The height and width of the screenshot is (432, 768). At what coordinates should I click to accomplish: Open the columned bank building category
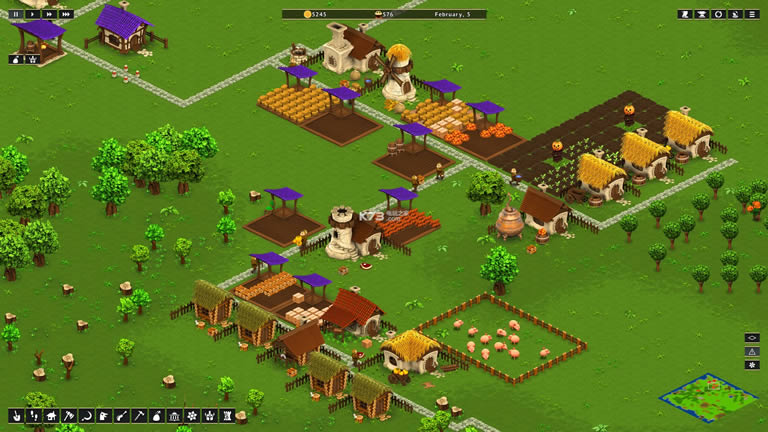[174, 415]
